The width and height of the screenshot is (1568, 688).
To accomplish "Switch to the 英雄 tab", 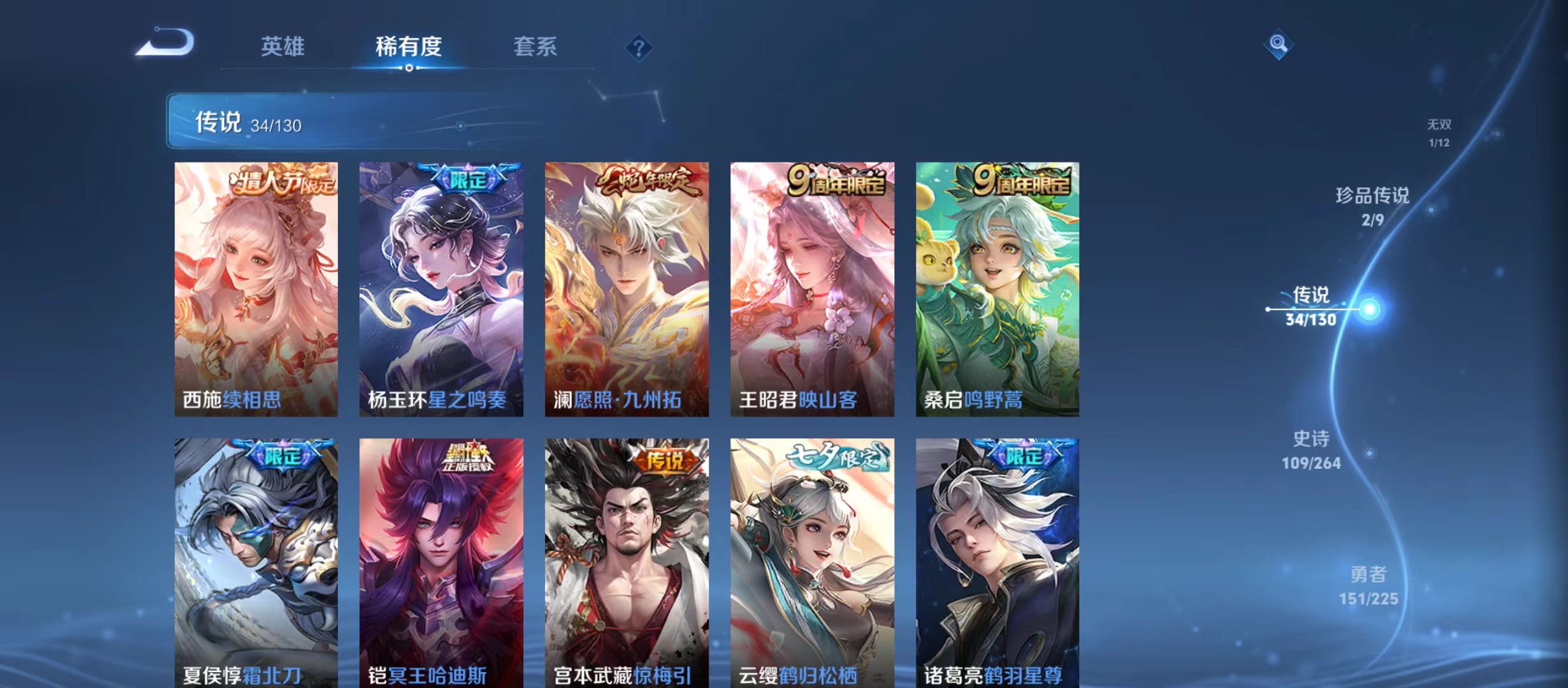I will click(282, 47).
